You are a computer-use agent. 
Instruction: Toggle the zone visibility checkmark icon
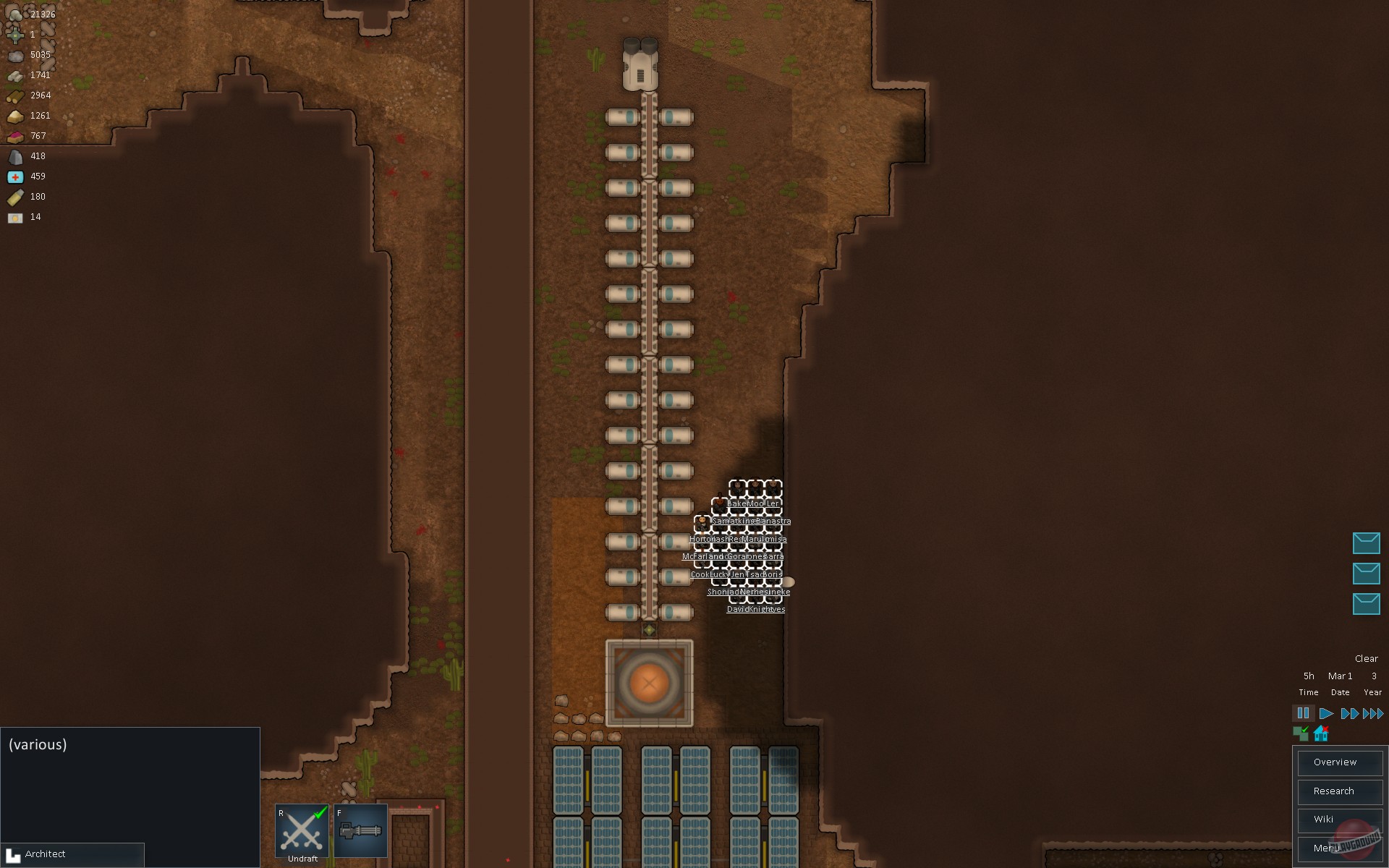(x=1301, y=733)
